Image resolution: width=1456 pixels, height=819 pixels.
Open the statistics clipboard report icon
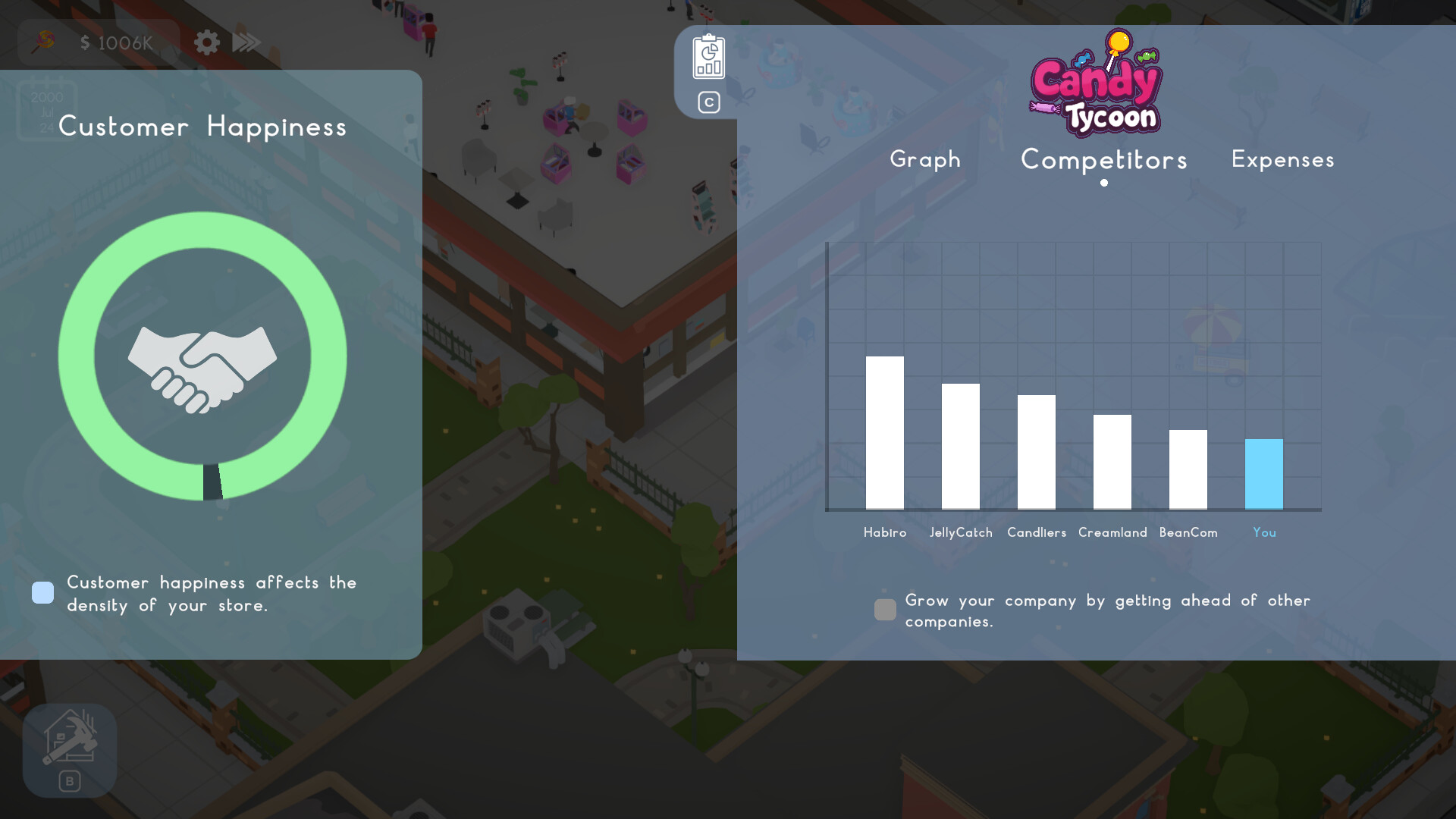click(x=708, y=58)
